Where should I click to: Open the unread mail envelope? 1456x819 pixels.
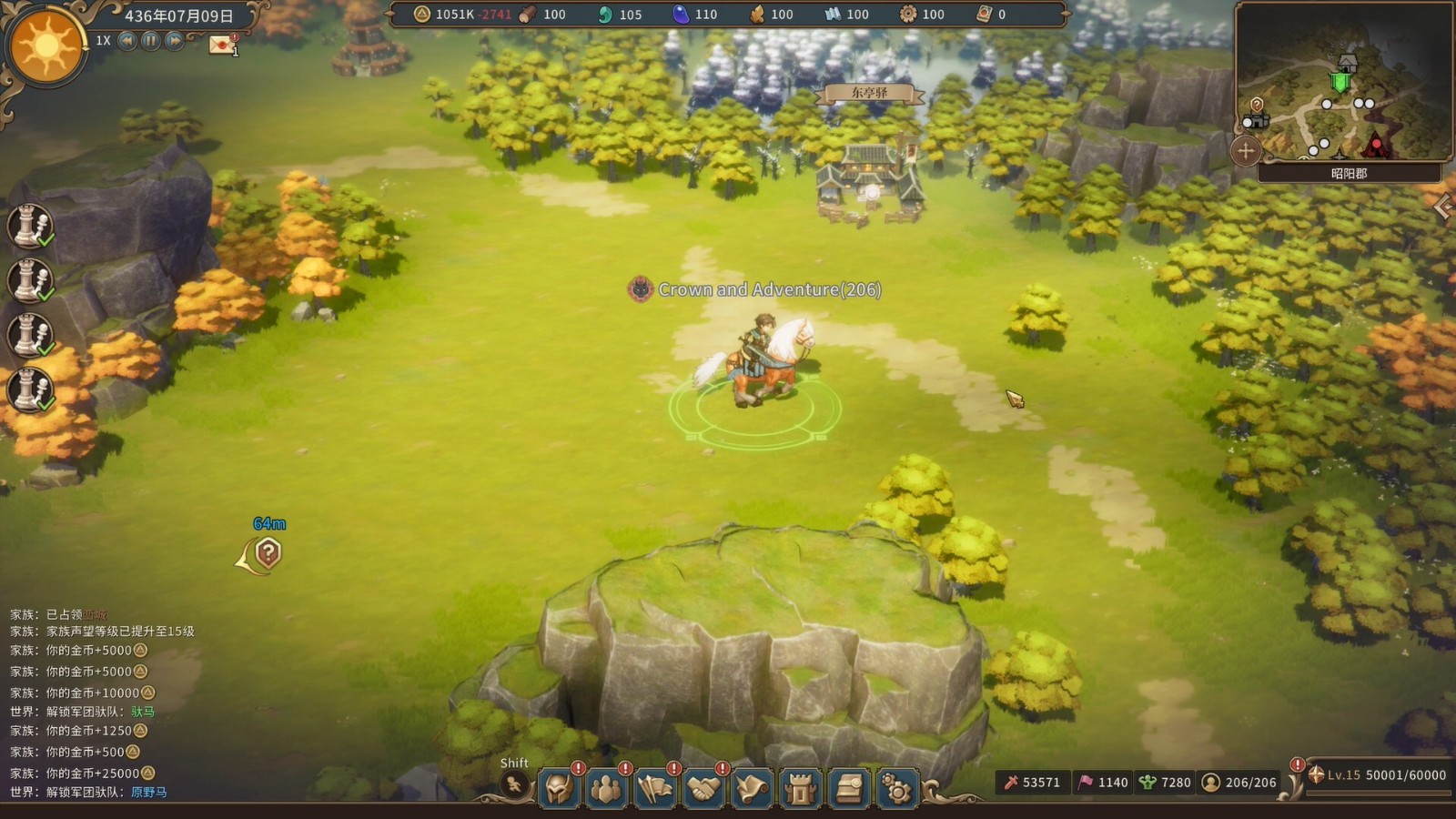coord(221,45)
